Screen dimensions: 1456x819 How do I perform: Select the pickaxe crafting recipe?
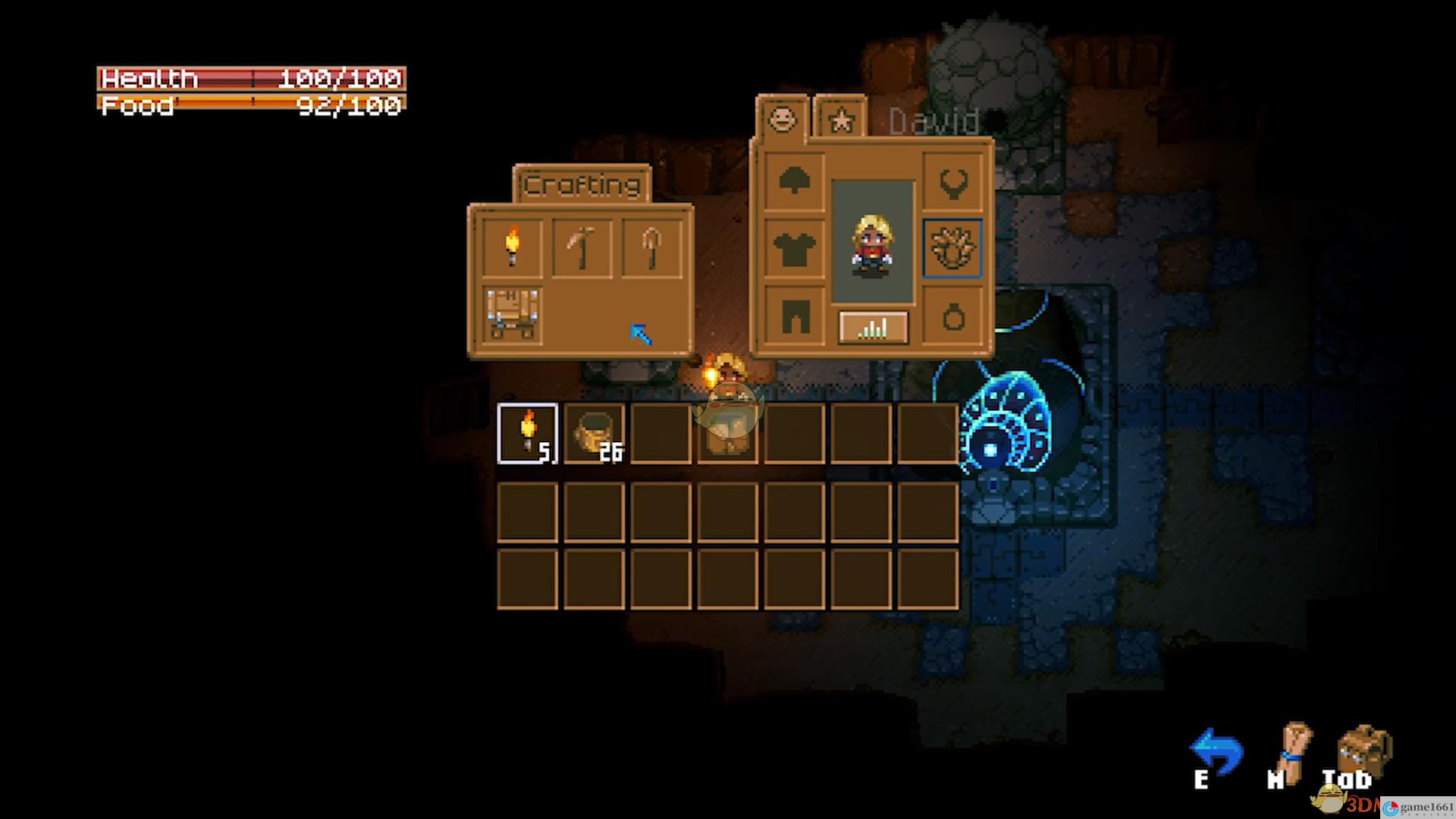[x=582, y=247]
